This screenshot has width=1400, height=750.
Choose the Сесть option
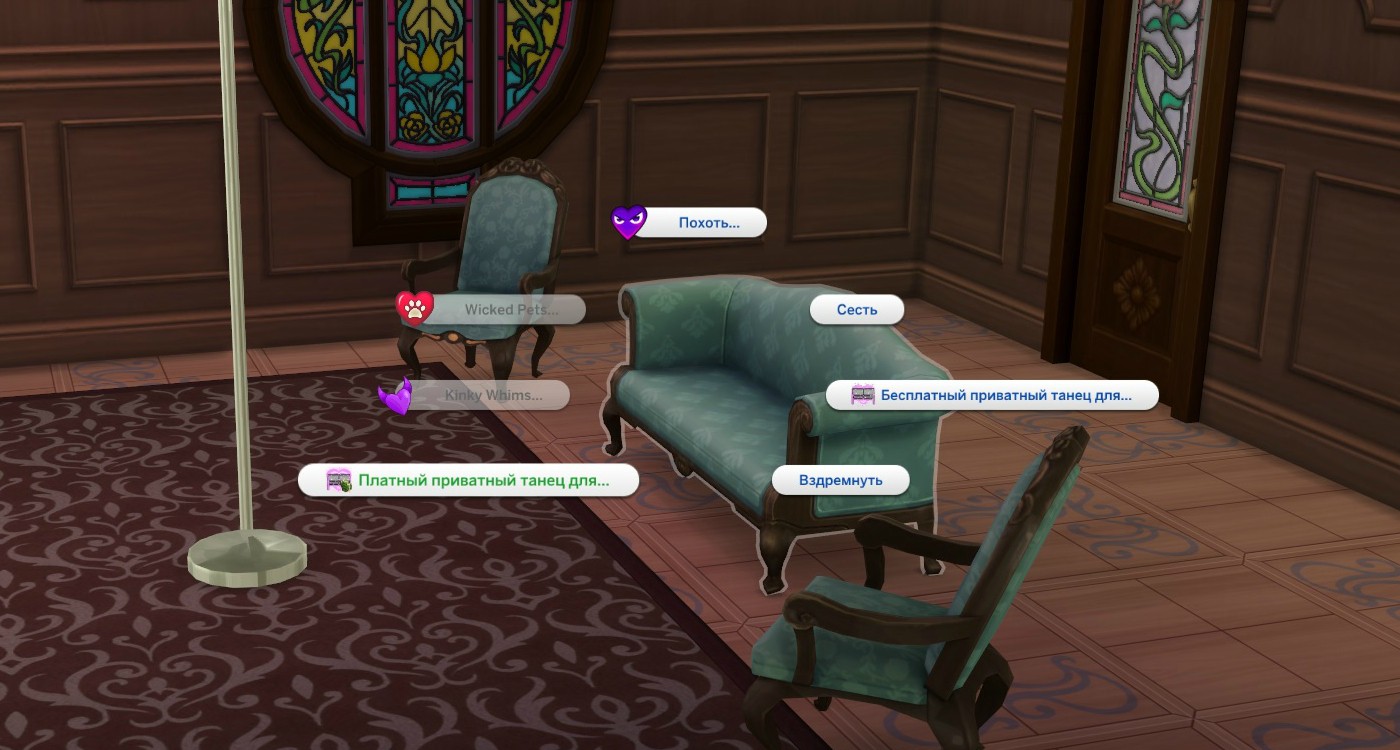coord(856,310)
